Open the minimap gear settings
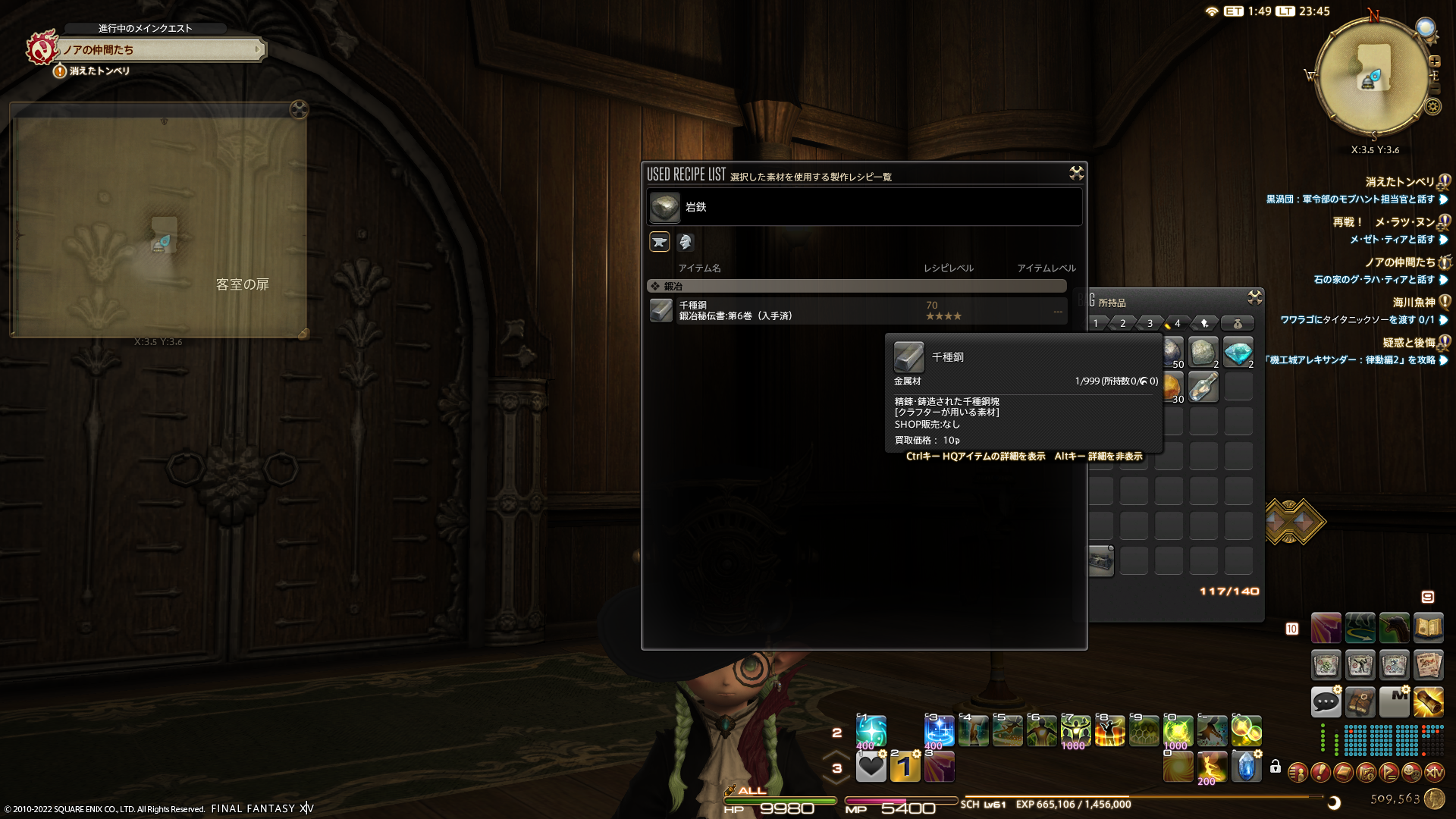 pos(1432,107)
